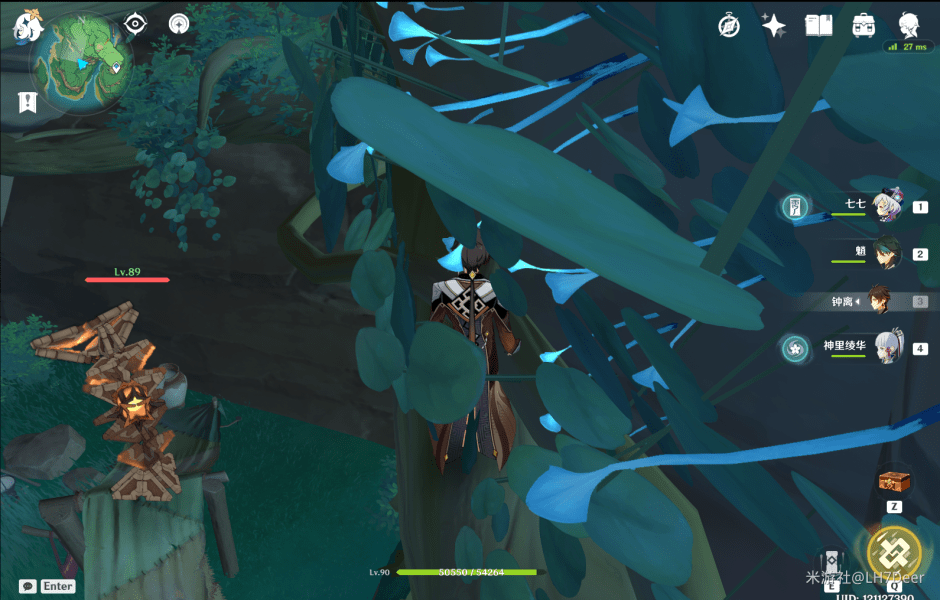
Task: Open the Paimon menu
Action: coord(25,28)
